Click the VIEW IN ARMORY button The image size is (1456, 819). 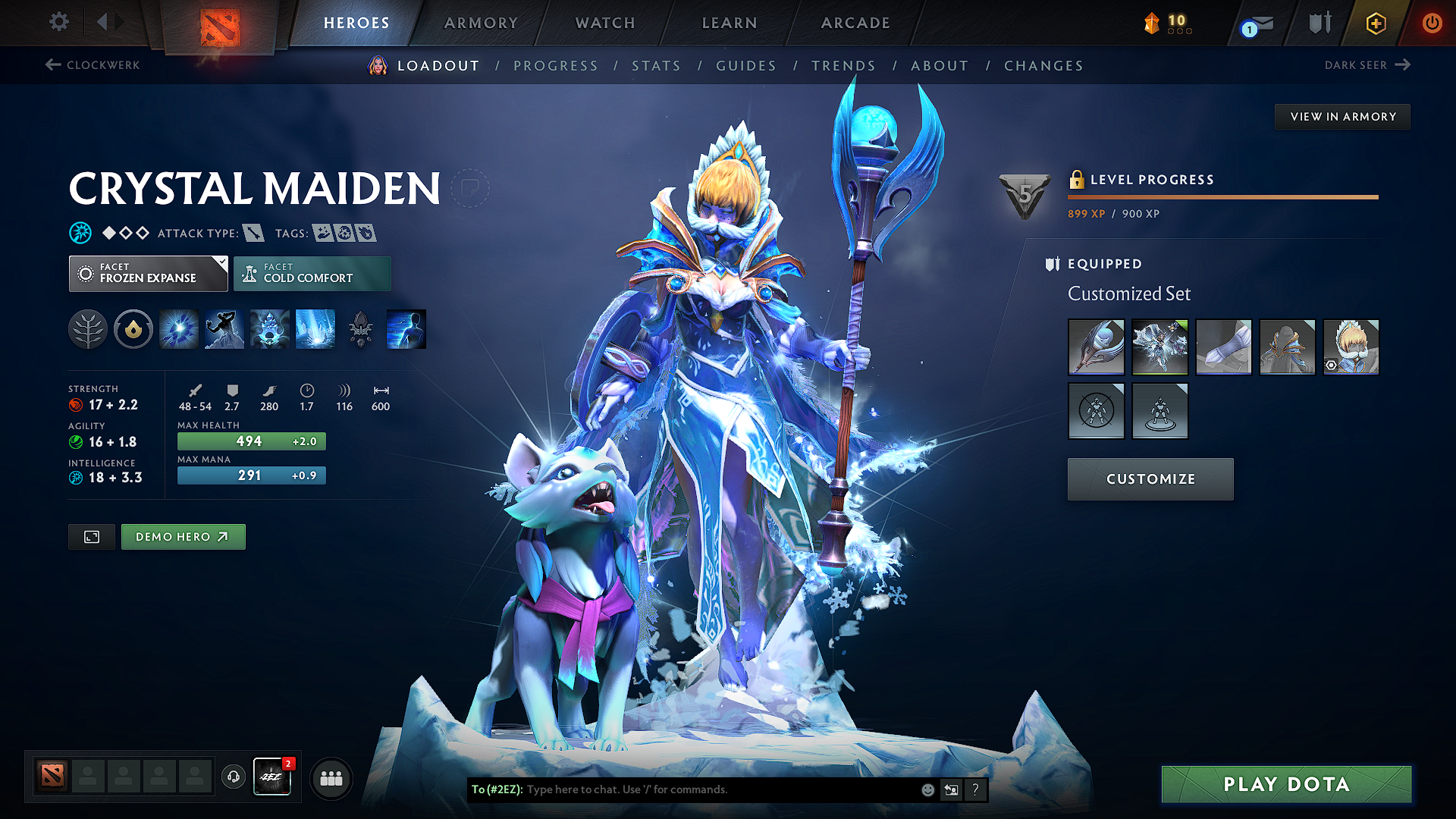pyautogui.click(x=1342, y=116)
